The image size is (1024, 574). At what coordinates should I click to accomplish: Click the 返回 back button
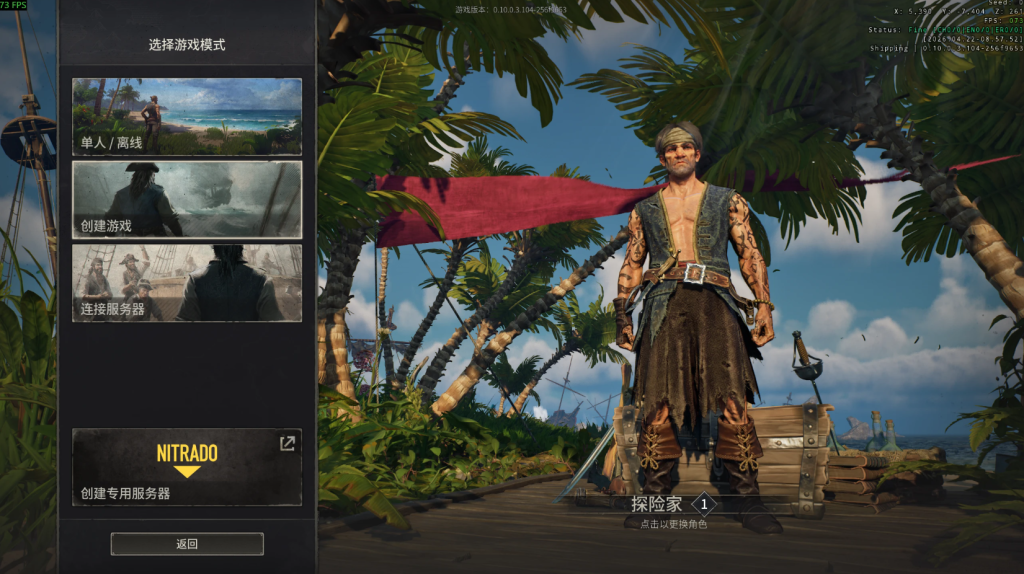pos(187,544)
